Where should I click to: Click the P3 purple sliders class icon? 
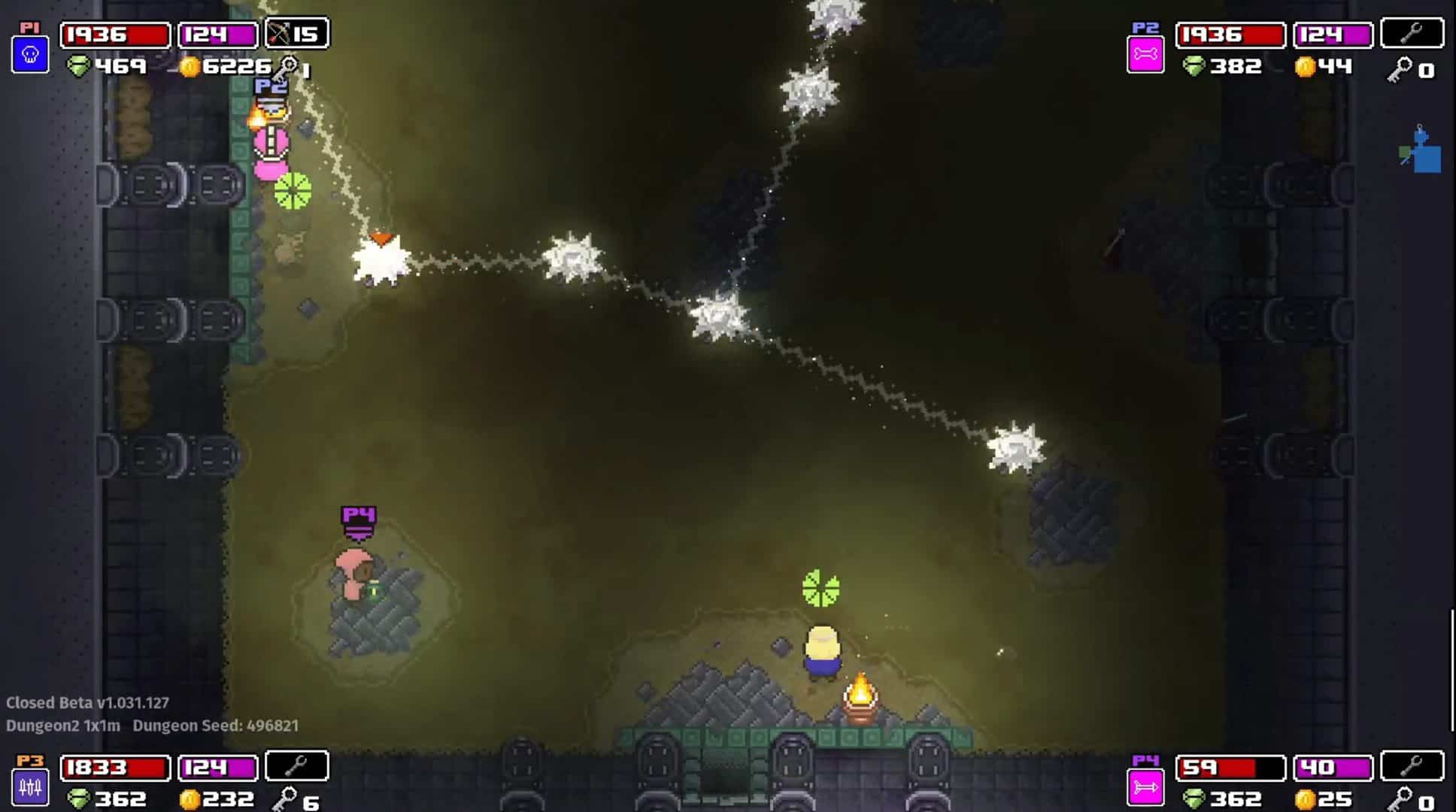(x=30, y=787)
